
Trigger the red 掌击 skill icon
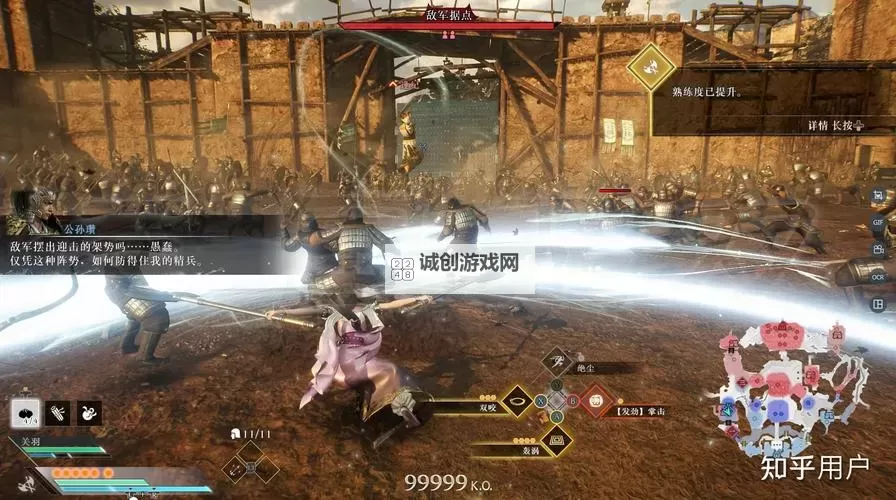tap(597, 402)
